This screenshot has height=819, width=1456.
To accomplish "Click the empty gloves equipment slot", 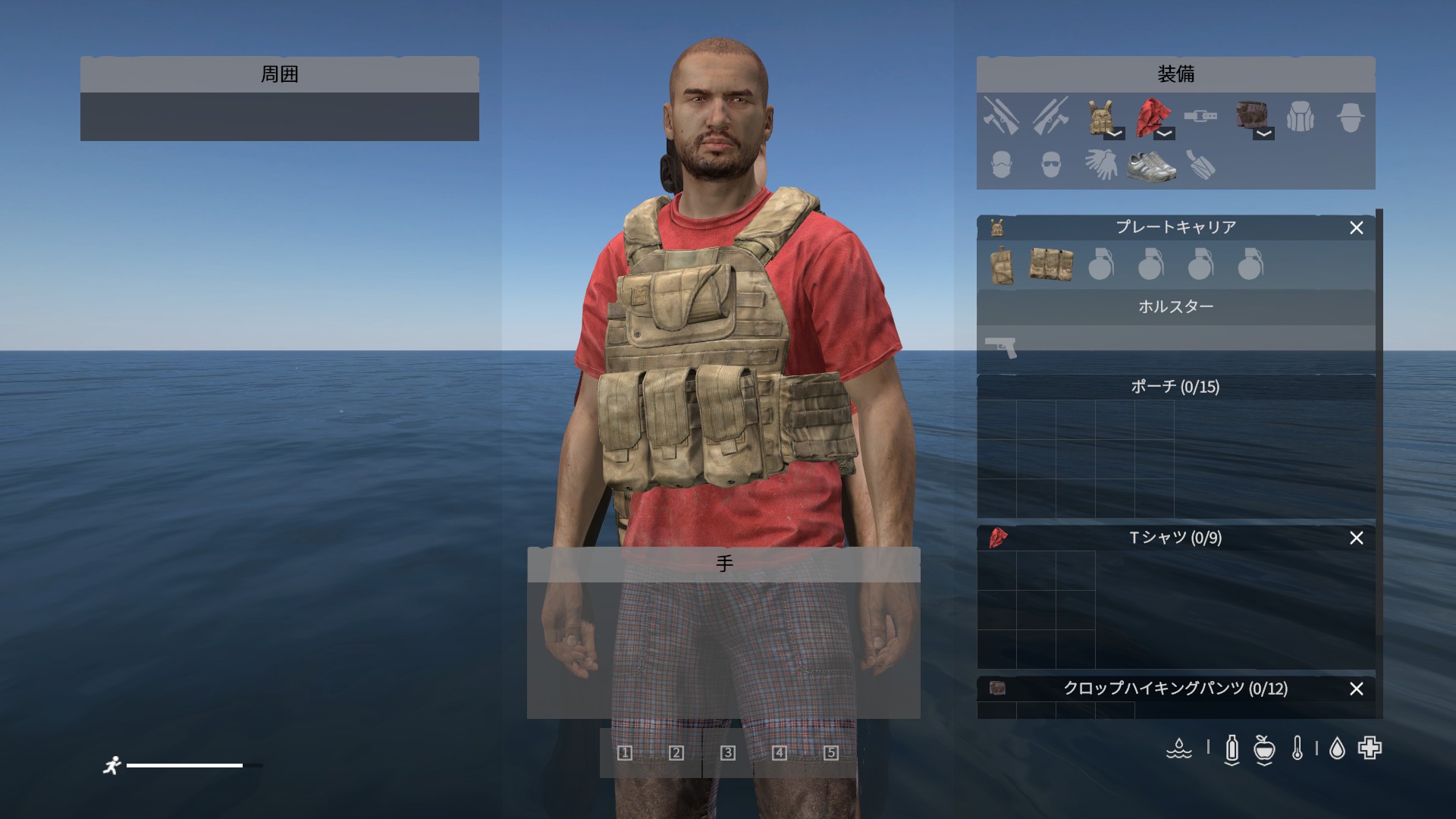I will click(x=1100, y=165).
